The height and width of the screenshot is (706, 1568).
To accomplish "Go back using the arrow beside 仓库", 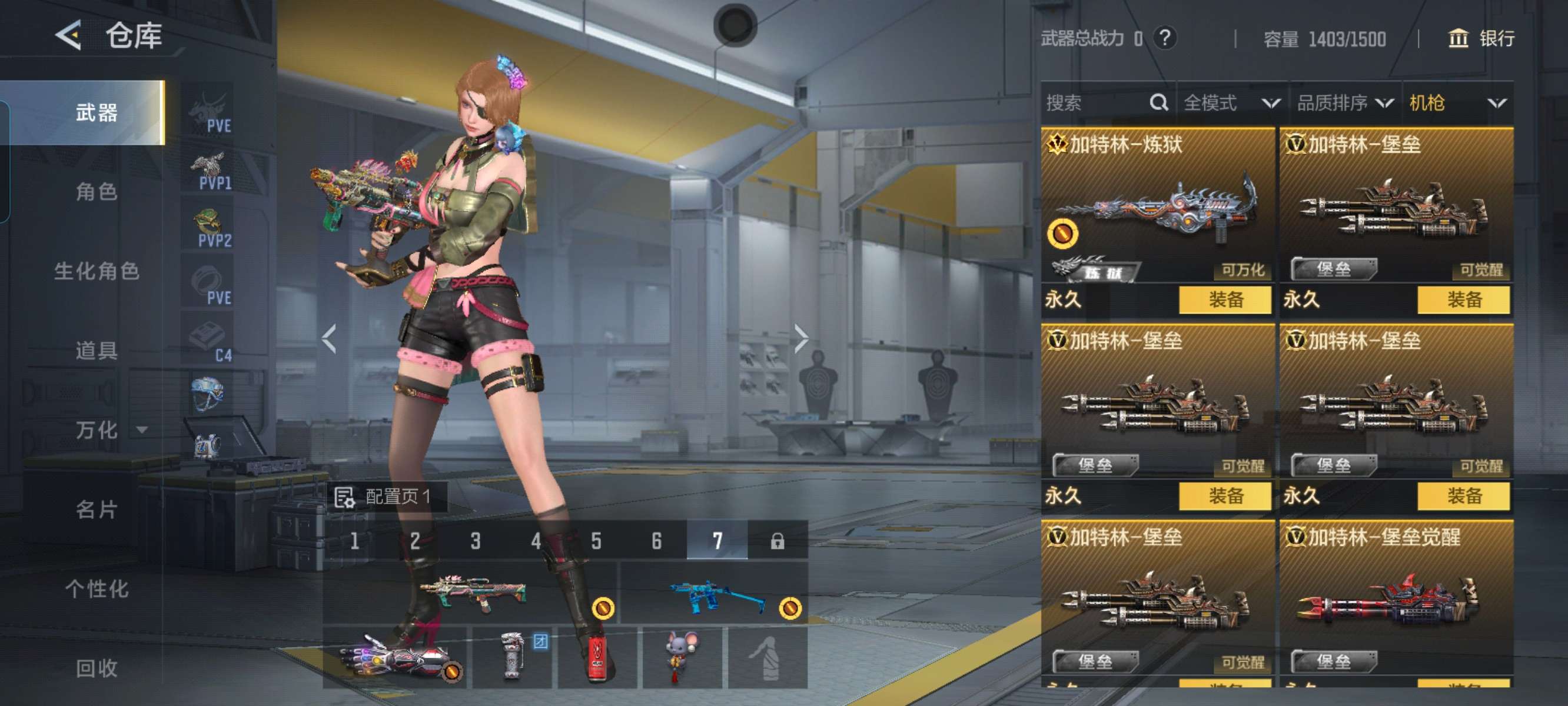I will (69, 35).
